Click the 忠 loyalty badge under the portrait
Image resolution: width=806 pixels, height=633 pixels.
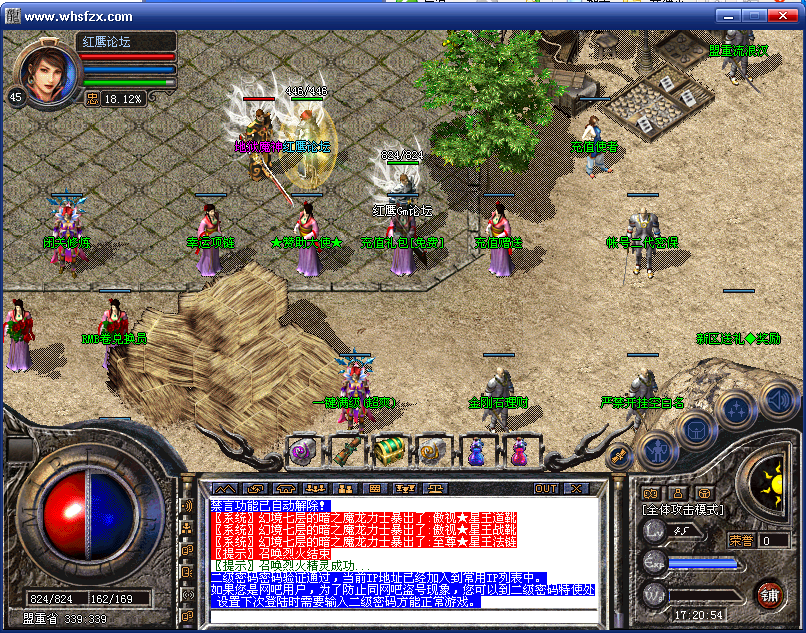pos(92,99)
